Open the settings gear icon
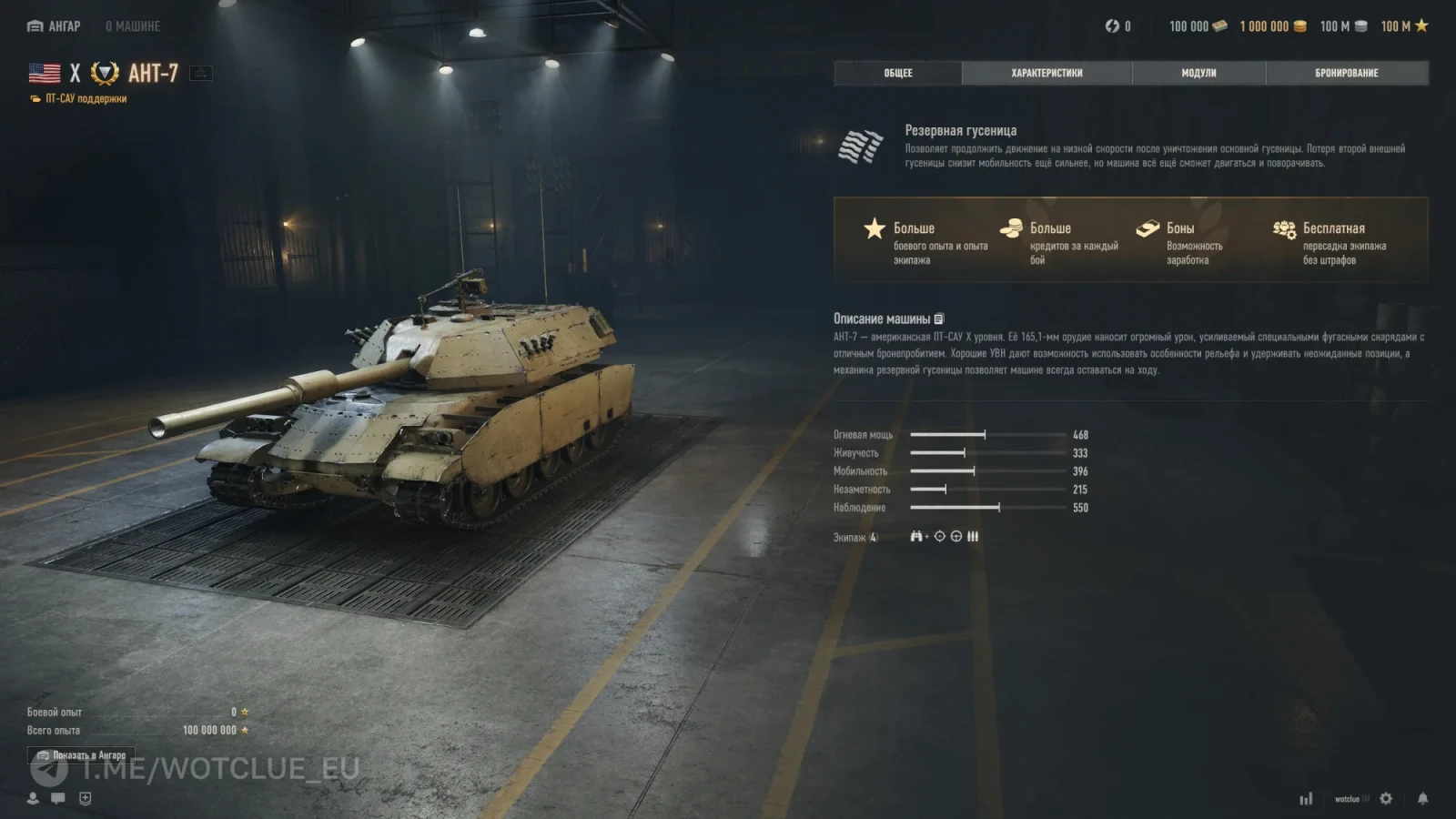1456x819 pixels. [x=1386, y=798]
